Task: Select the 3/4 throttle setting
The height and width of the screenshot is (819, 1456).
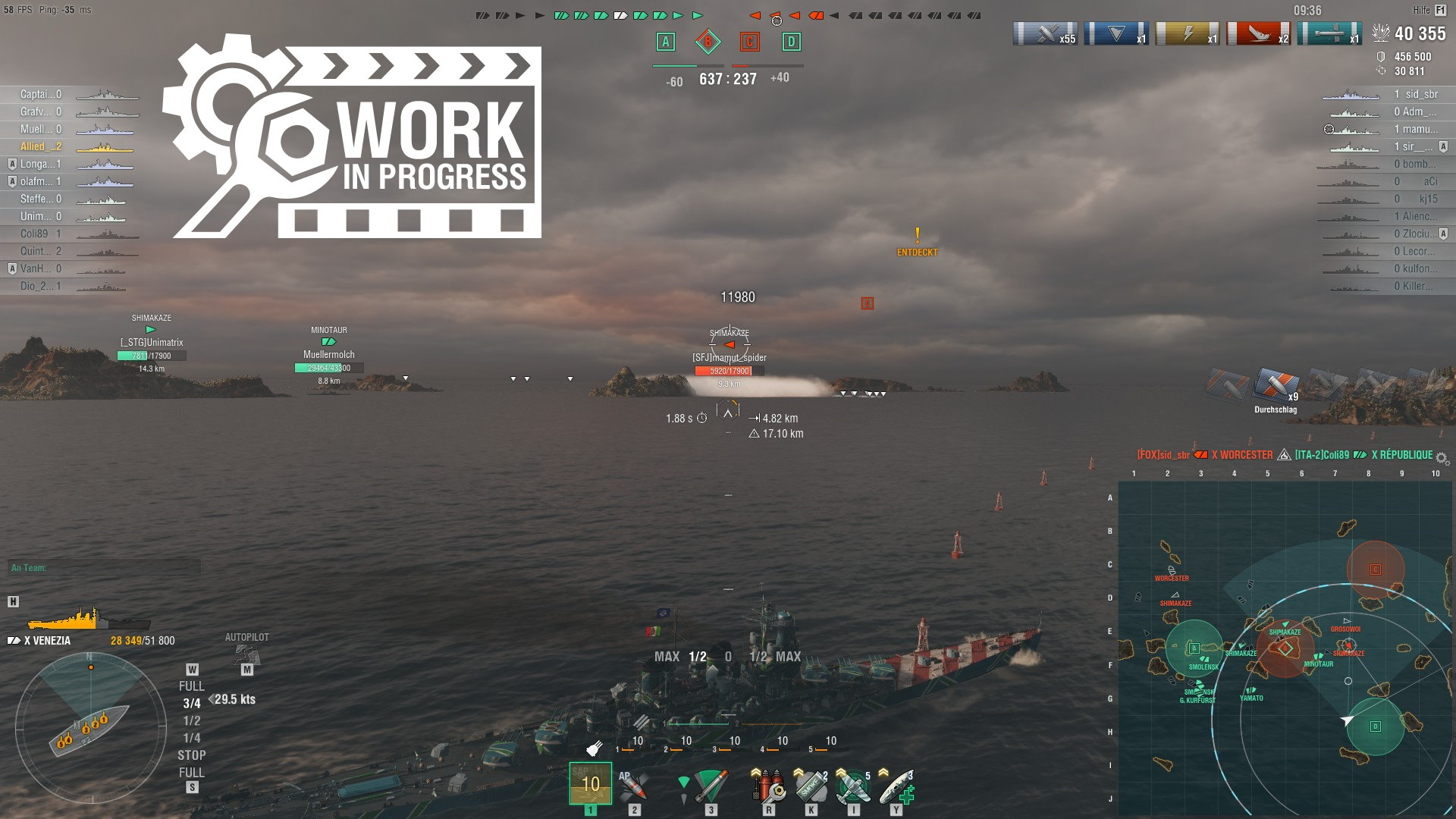Action: pos(192,704)
